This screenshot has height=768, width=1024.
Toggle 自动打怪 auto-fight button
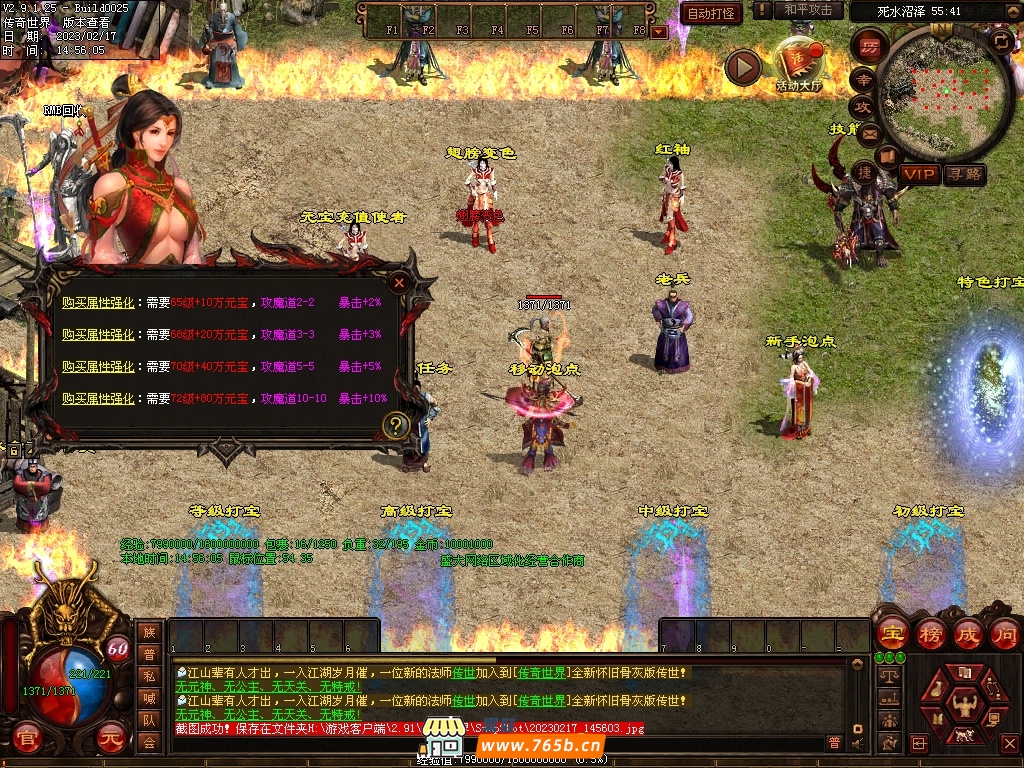tap(711, 13)
